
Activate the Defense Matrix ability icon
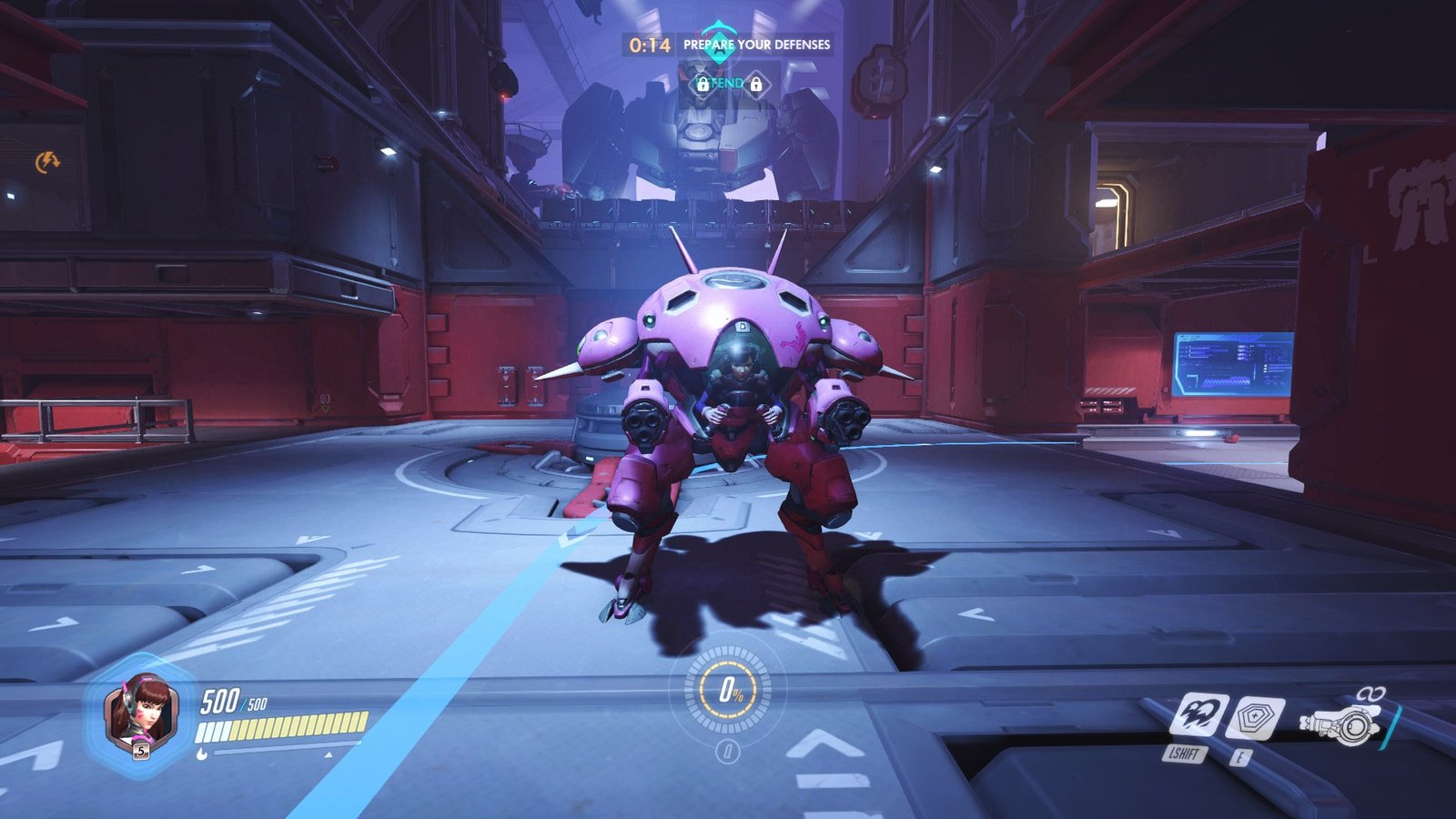[1255, 717]
